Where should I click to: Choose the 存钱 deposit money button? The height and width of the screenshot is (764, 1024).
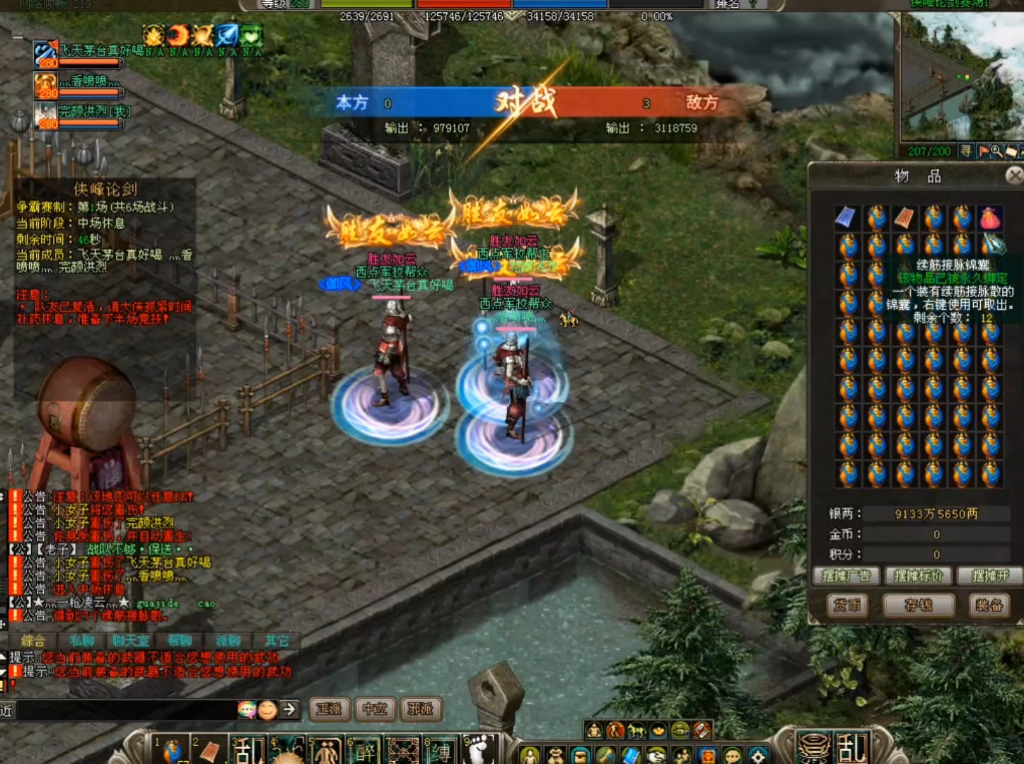[918, 605]
